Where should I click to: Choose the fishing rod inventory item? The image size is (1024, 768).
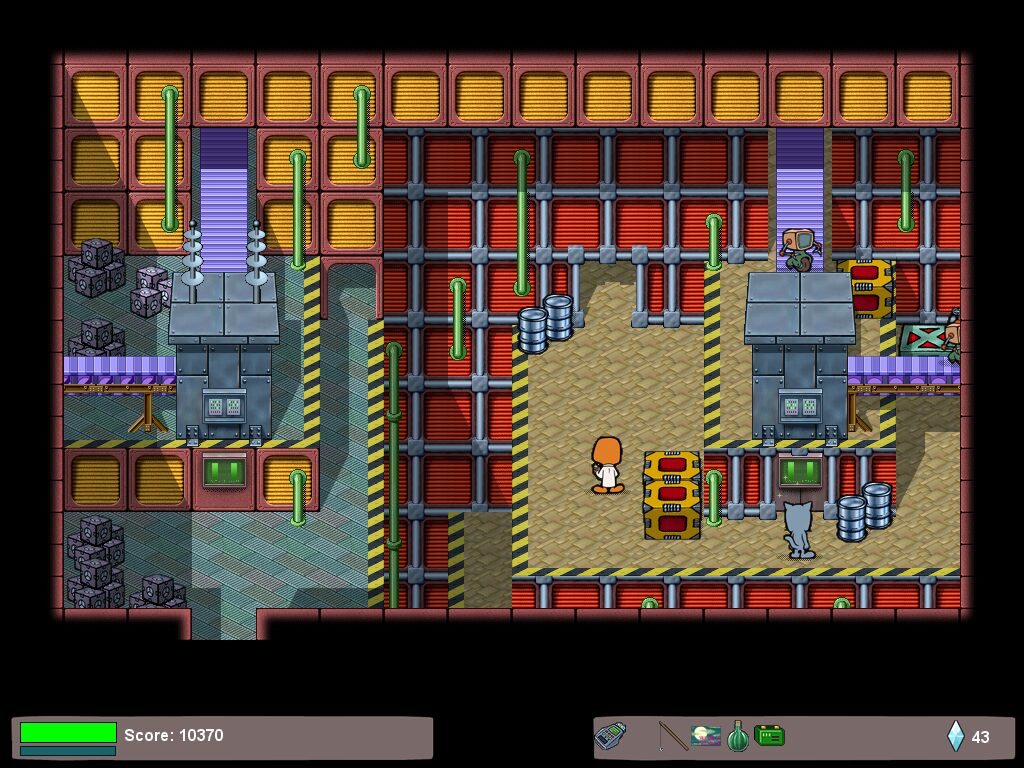672,737
